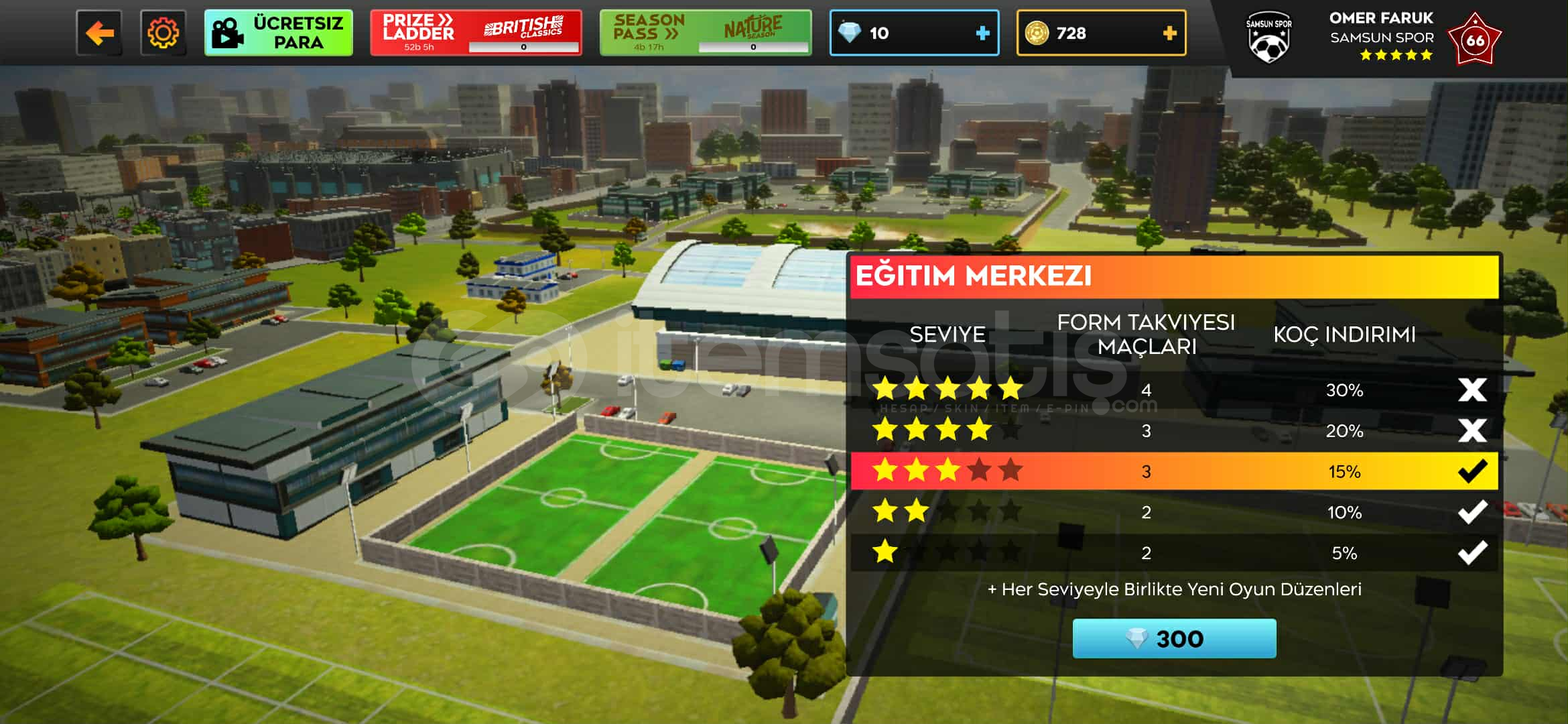
Task: Add more diamonds with the blue plus
Action: [982, 33]
